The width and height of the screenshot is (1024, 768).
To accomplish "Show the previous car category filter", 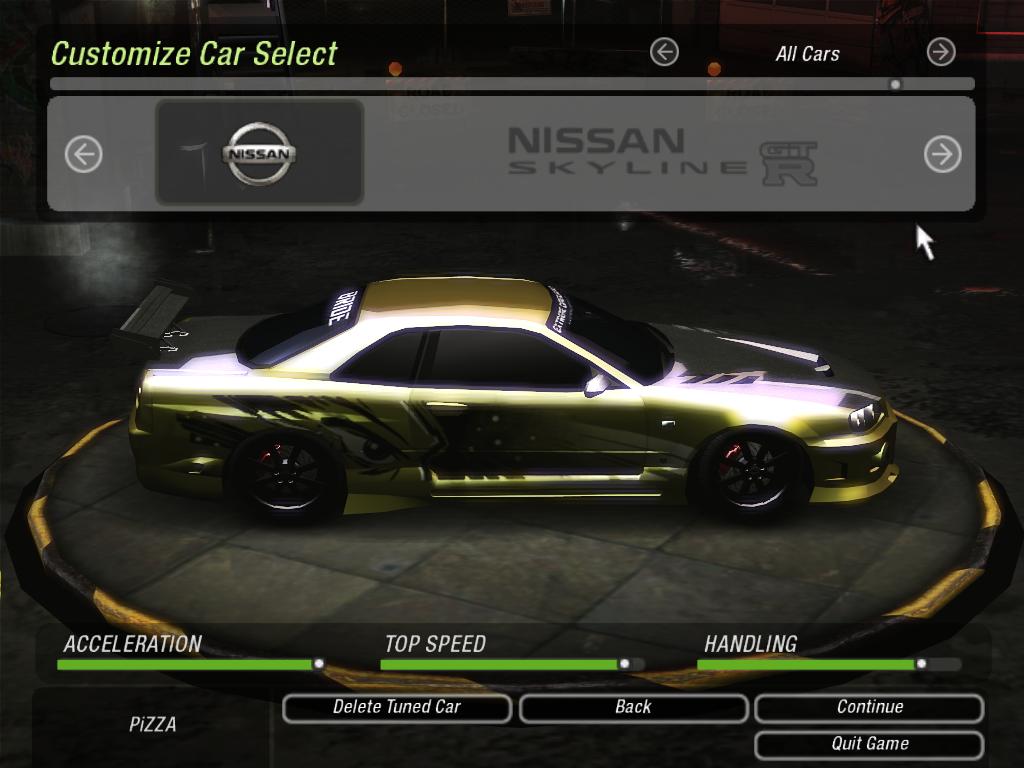I will point(664,52).
